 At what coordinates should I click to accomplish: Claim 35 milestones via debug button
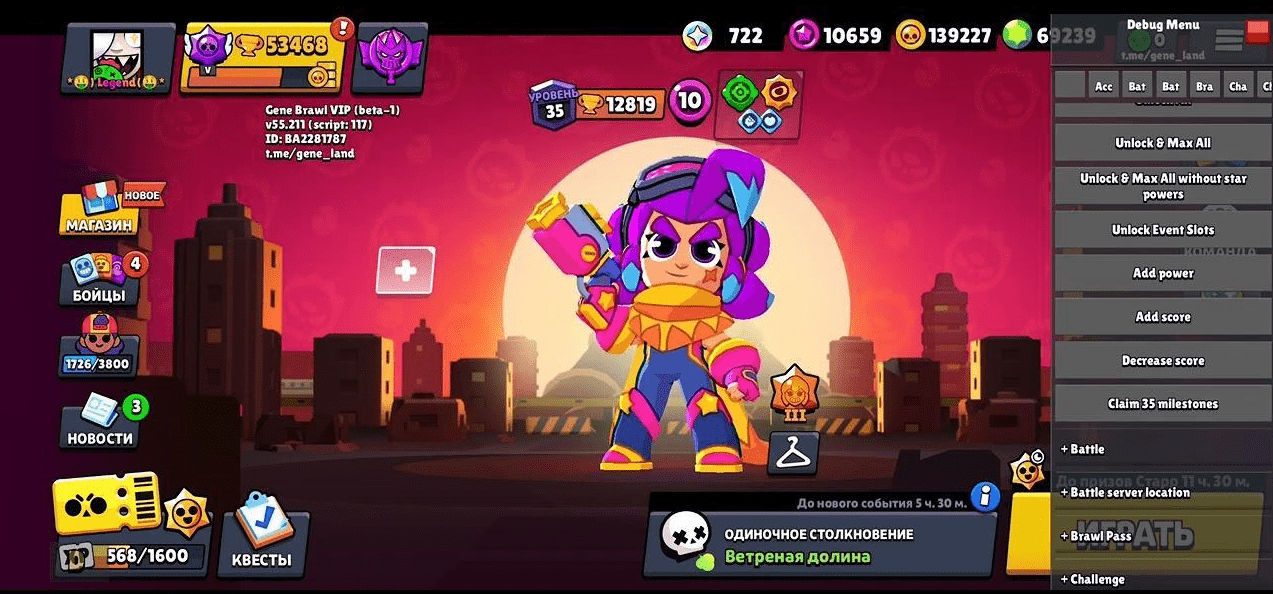[x=1162, y=404]
